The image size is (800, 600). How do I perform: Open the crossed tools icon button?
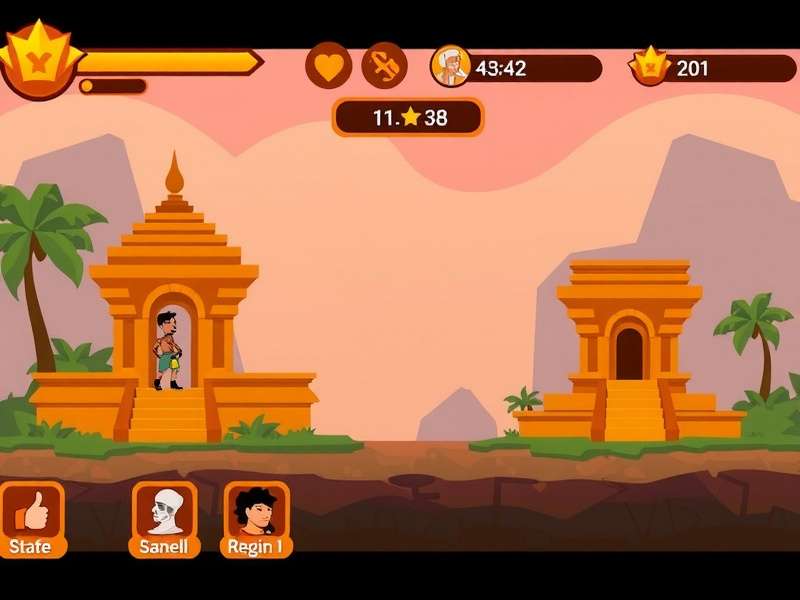[384, 66]
